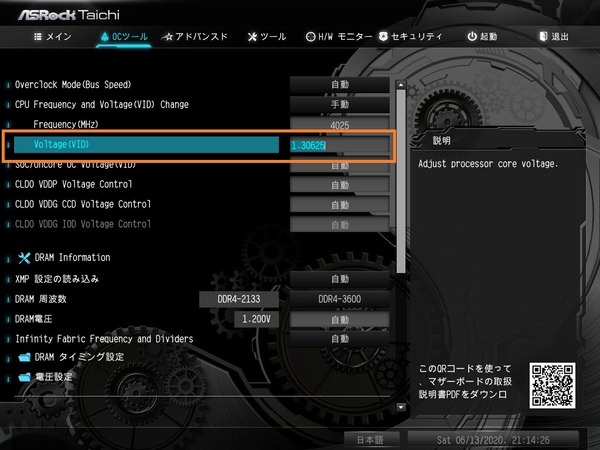The height and width of the screenshot is (450, 600).
Task: Edit the Voltage(VID) 1.30625 value field
Action: 340,146
